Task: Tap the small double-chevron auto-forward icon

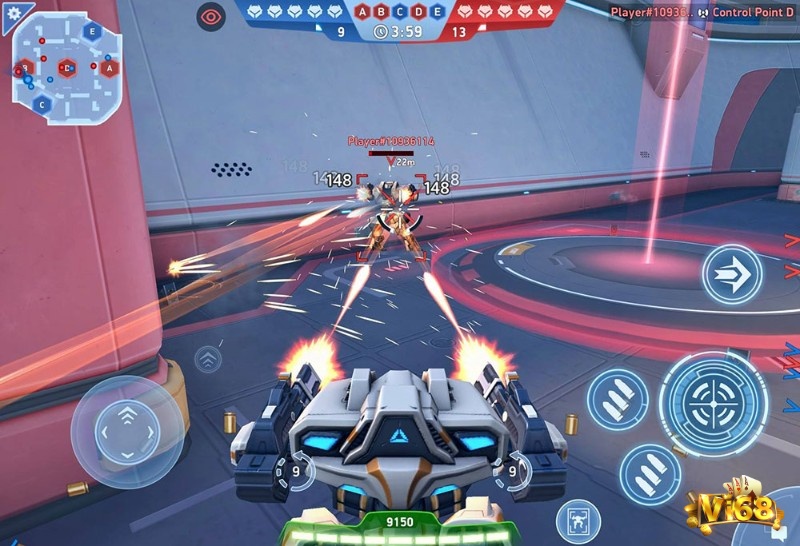Action: click(208, 358)
